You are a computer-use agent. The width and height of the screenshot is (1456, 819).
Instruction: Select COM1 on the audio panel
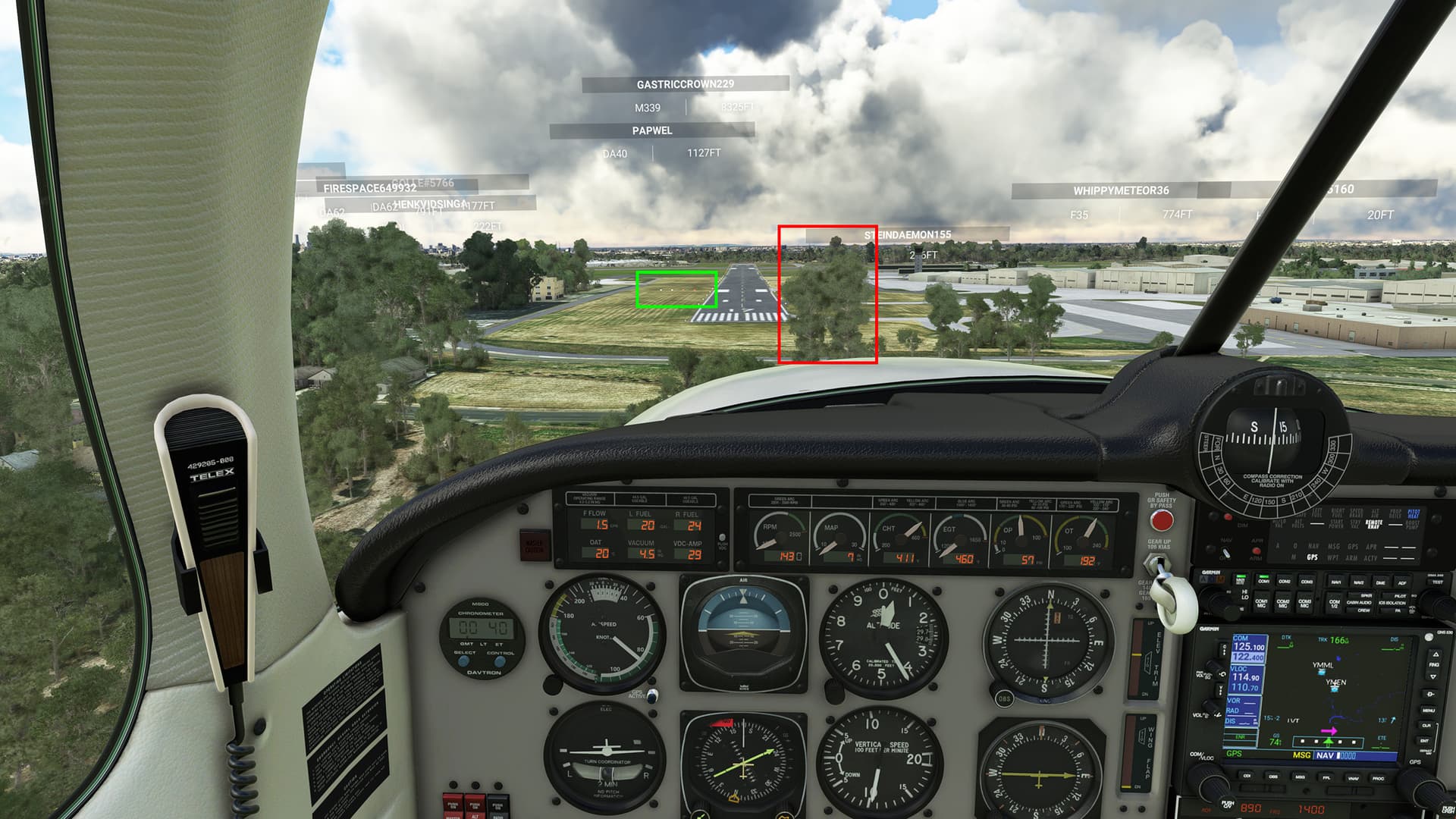tap(1263, 582)
